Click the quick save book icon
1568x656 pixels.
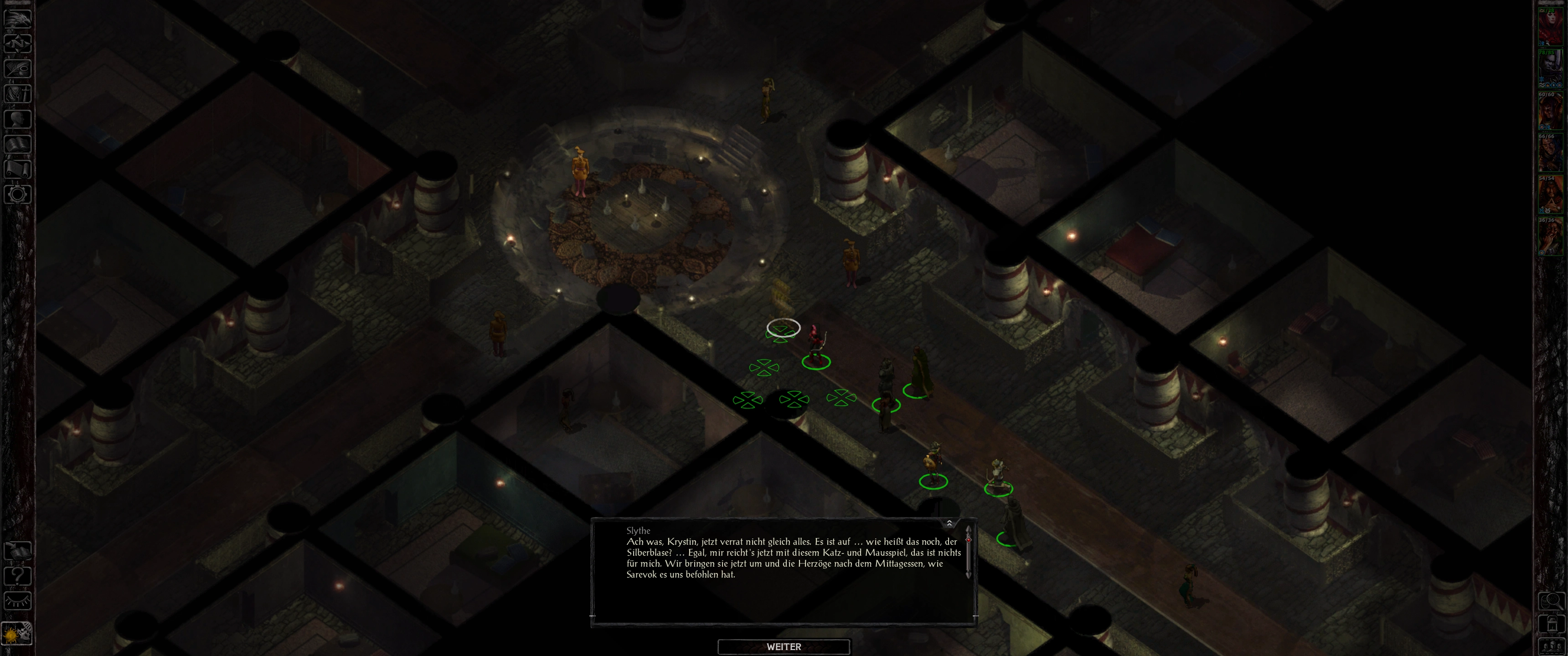point(18,551)
